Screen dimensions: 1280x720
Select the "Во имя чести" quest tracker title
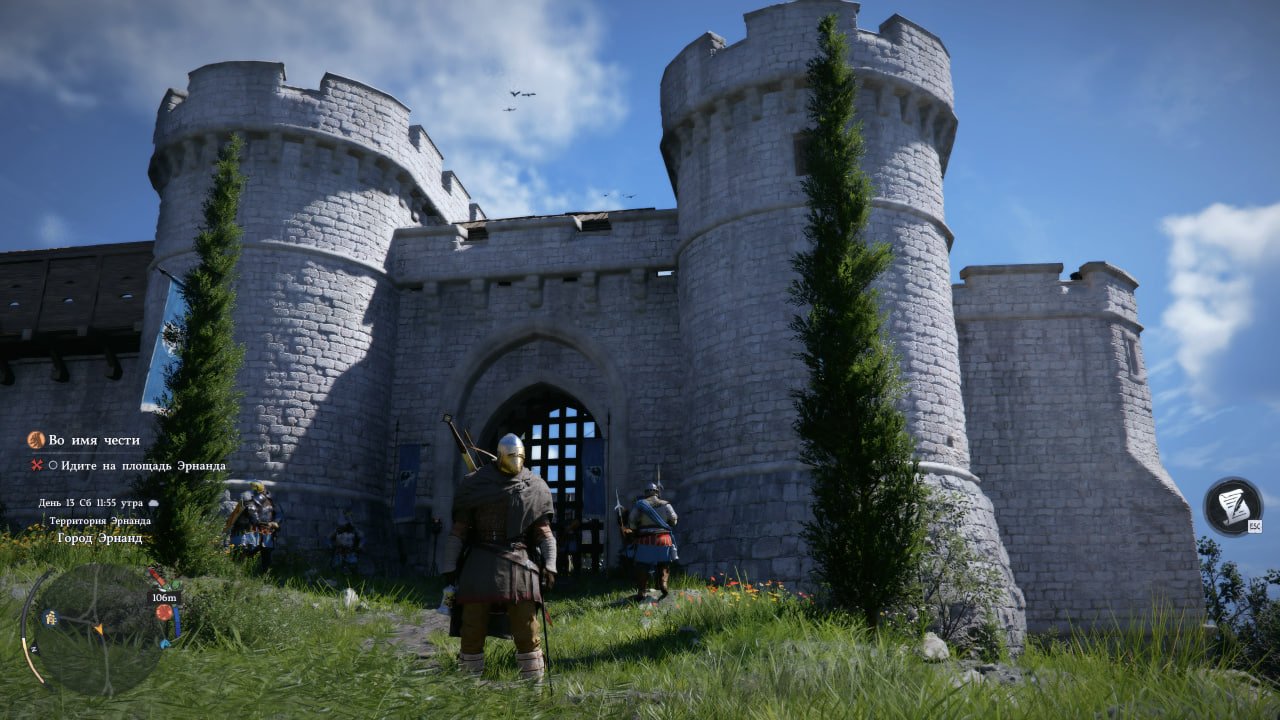click(x=94, y=440)
